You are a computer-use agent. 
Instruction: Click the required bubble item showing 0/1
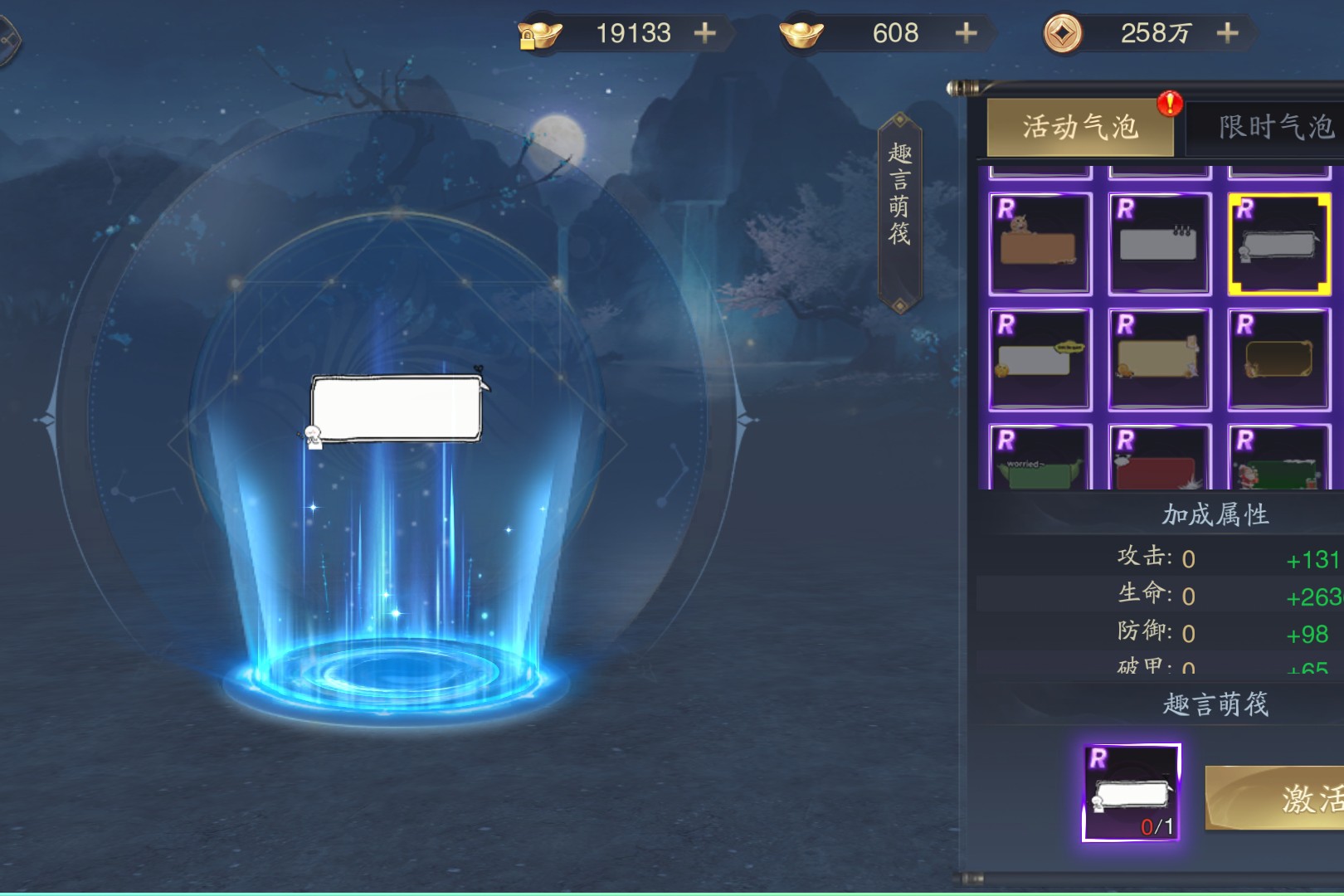pyautogui.click(x=1131, y=792)
